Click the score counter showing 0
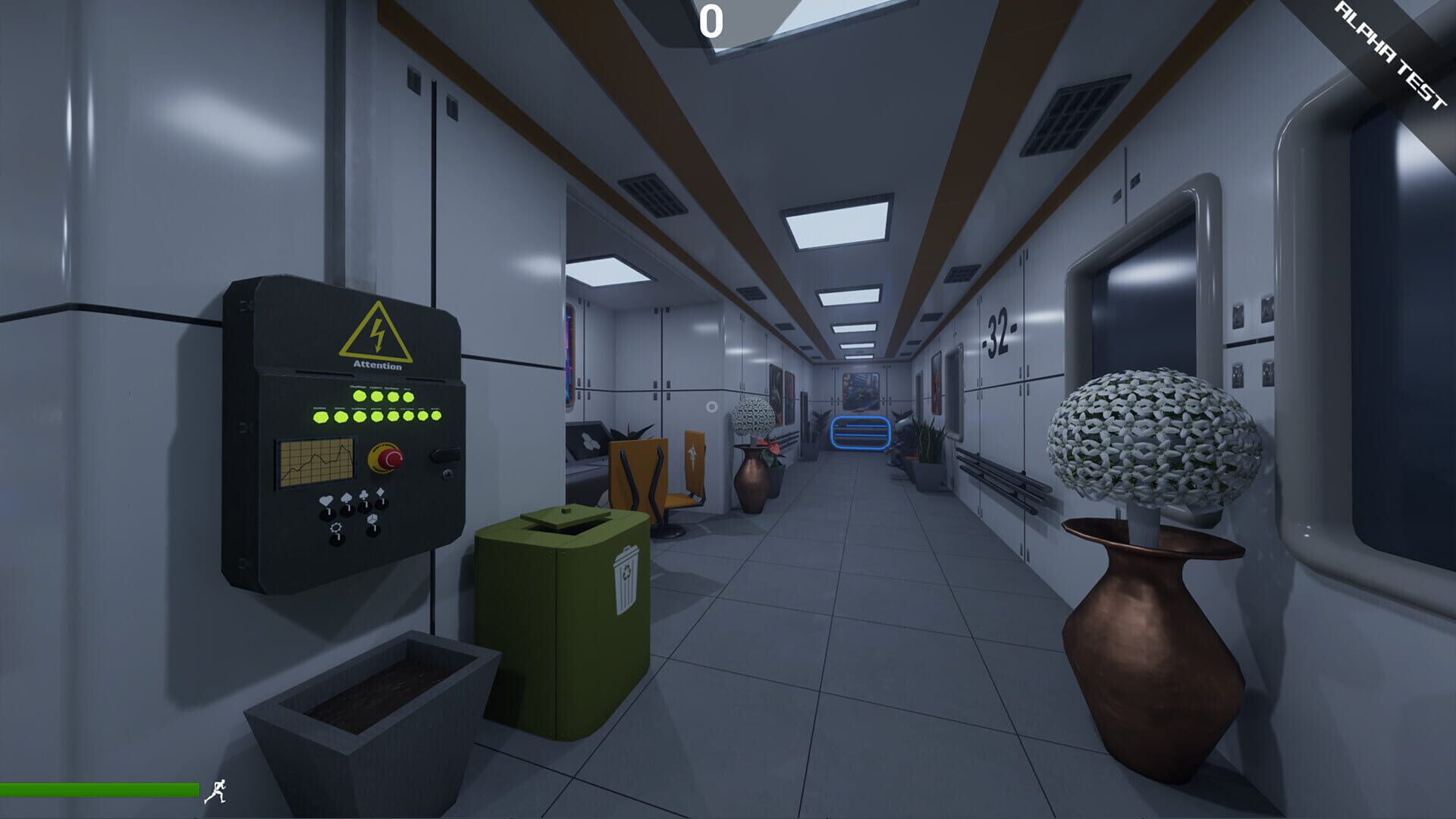The height and width of the screenshot is (819, 1456). click(x=711, y=21)
